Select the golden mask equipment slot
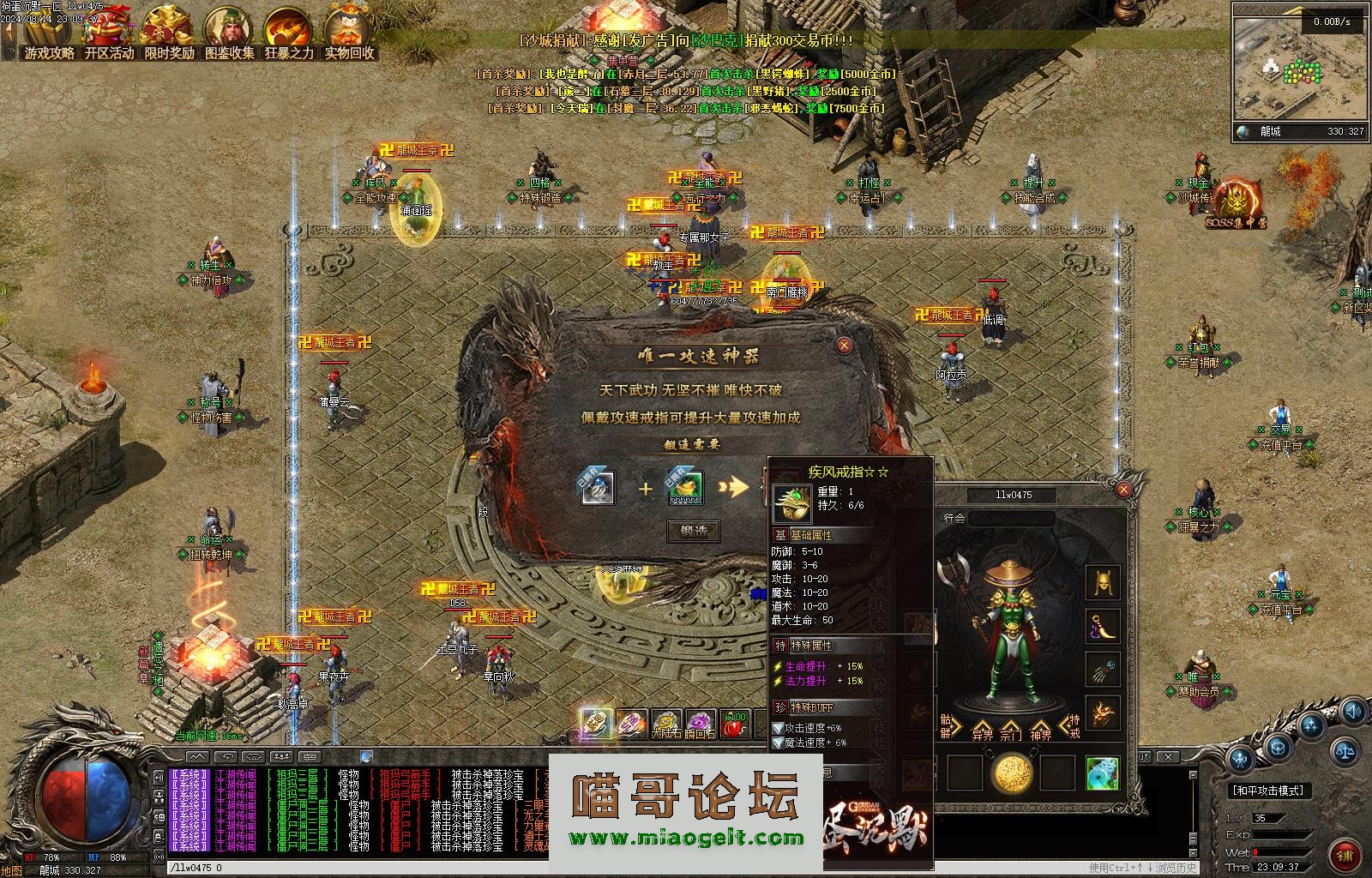 [1103, 583]
